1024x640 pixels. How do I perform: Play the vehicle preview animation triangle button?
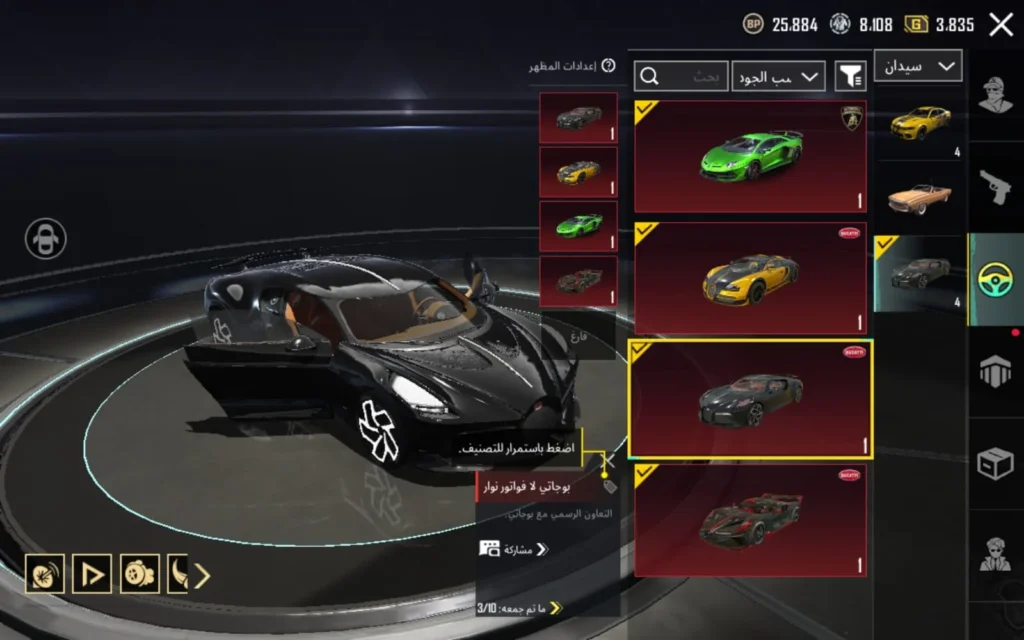[92, 573]
